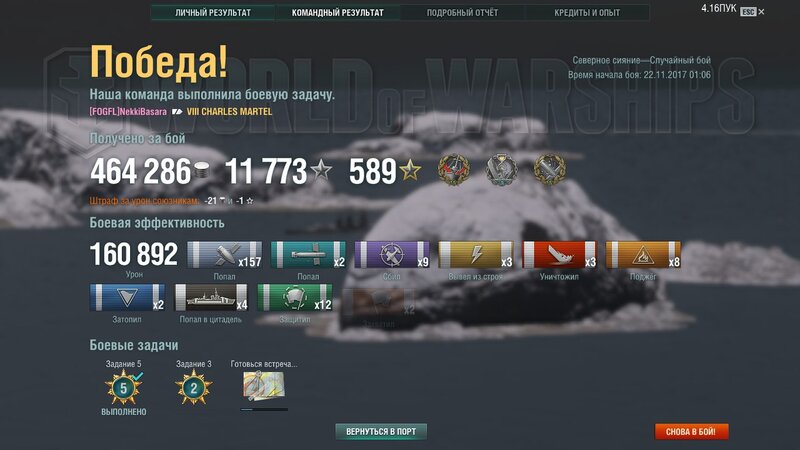Click the Вернуться в порт button

click(x=381, y=431)
